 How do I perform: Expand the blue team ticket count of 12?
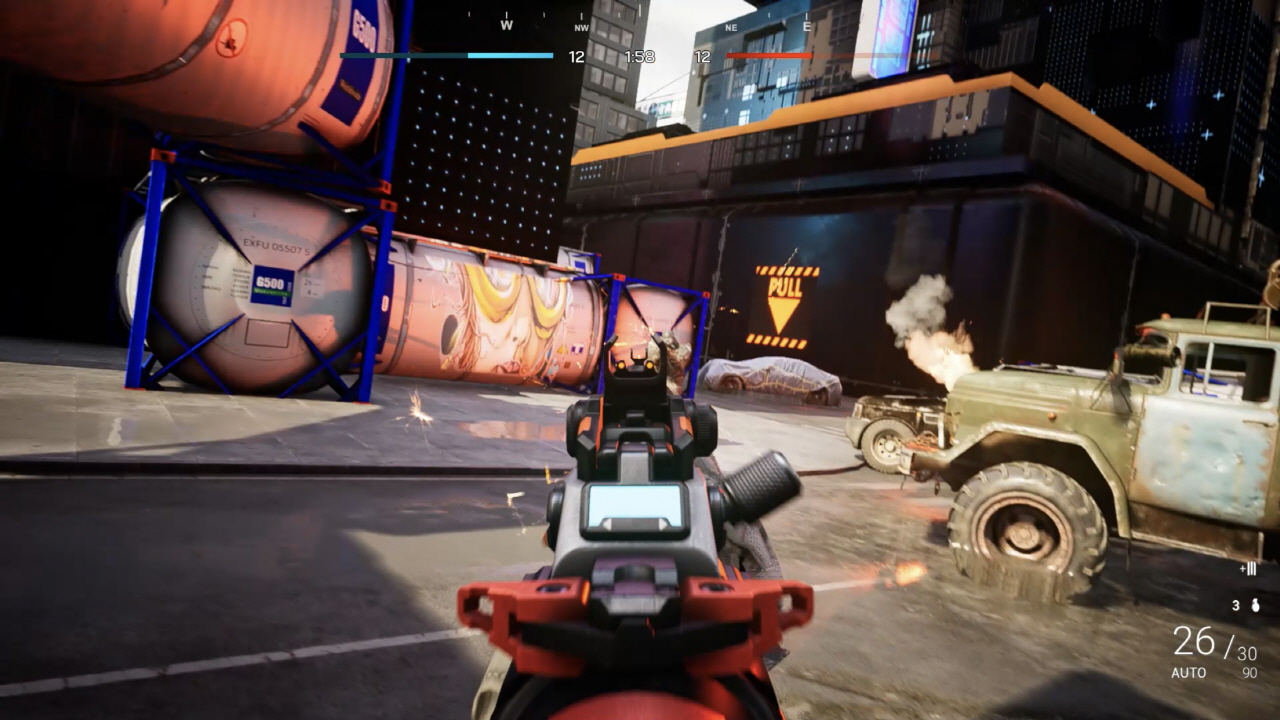click(x=575, y=56)
